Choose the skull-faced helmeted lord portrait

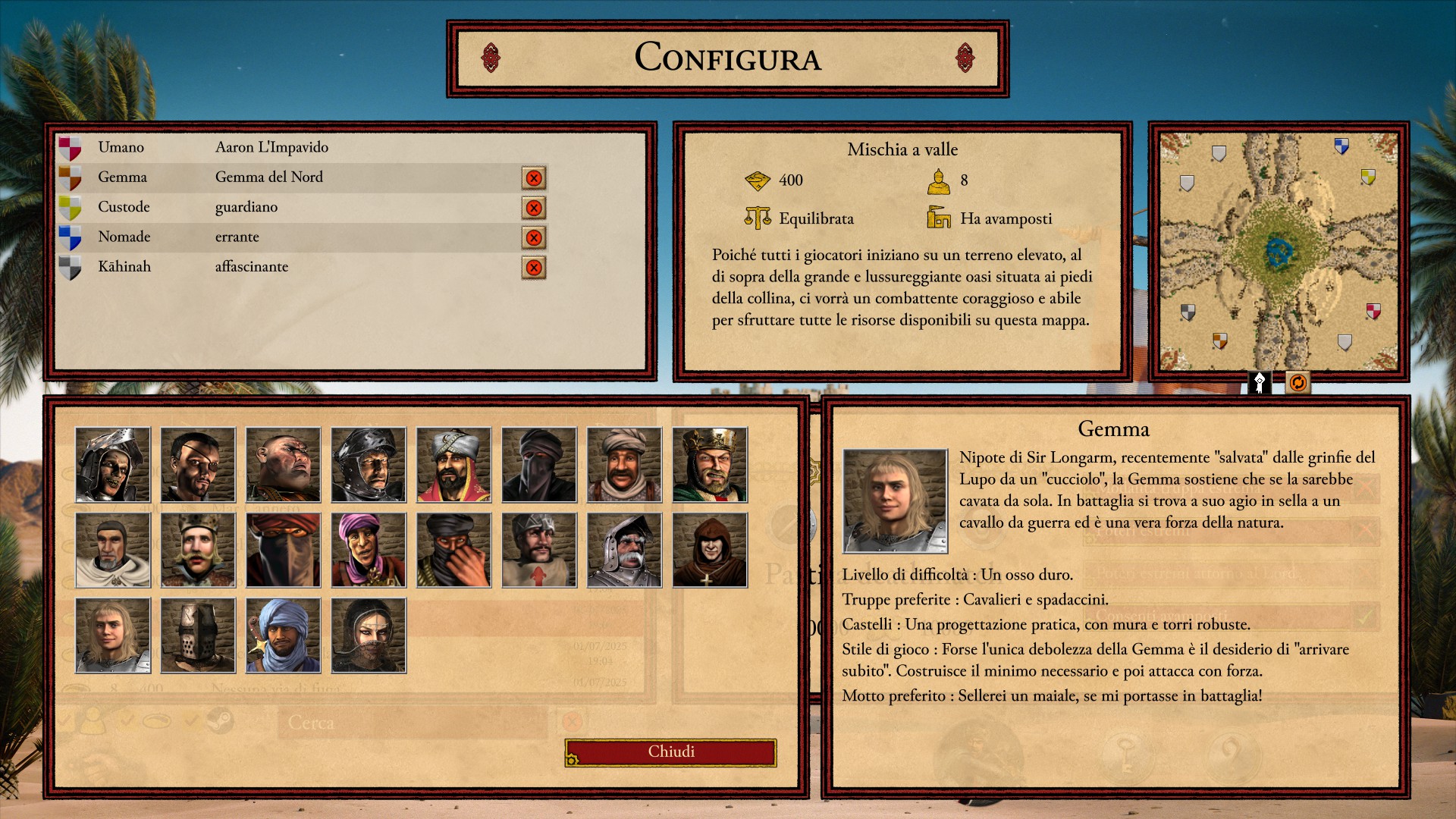113,465
